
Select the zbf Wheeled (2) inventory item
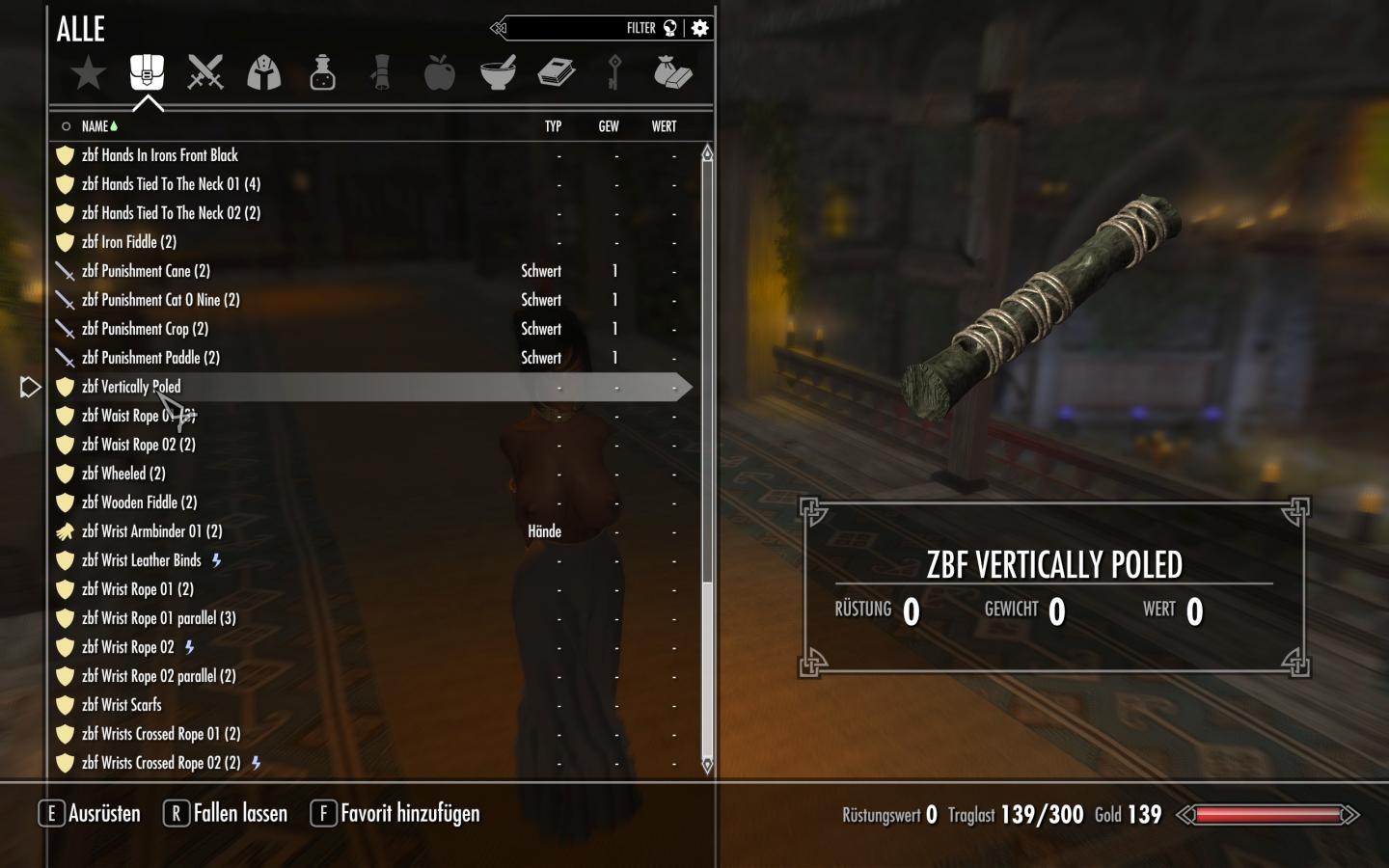click(x=123, y=474)
